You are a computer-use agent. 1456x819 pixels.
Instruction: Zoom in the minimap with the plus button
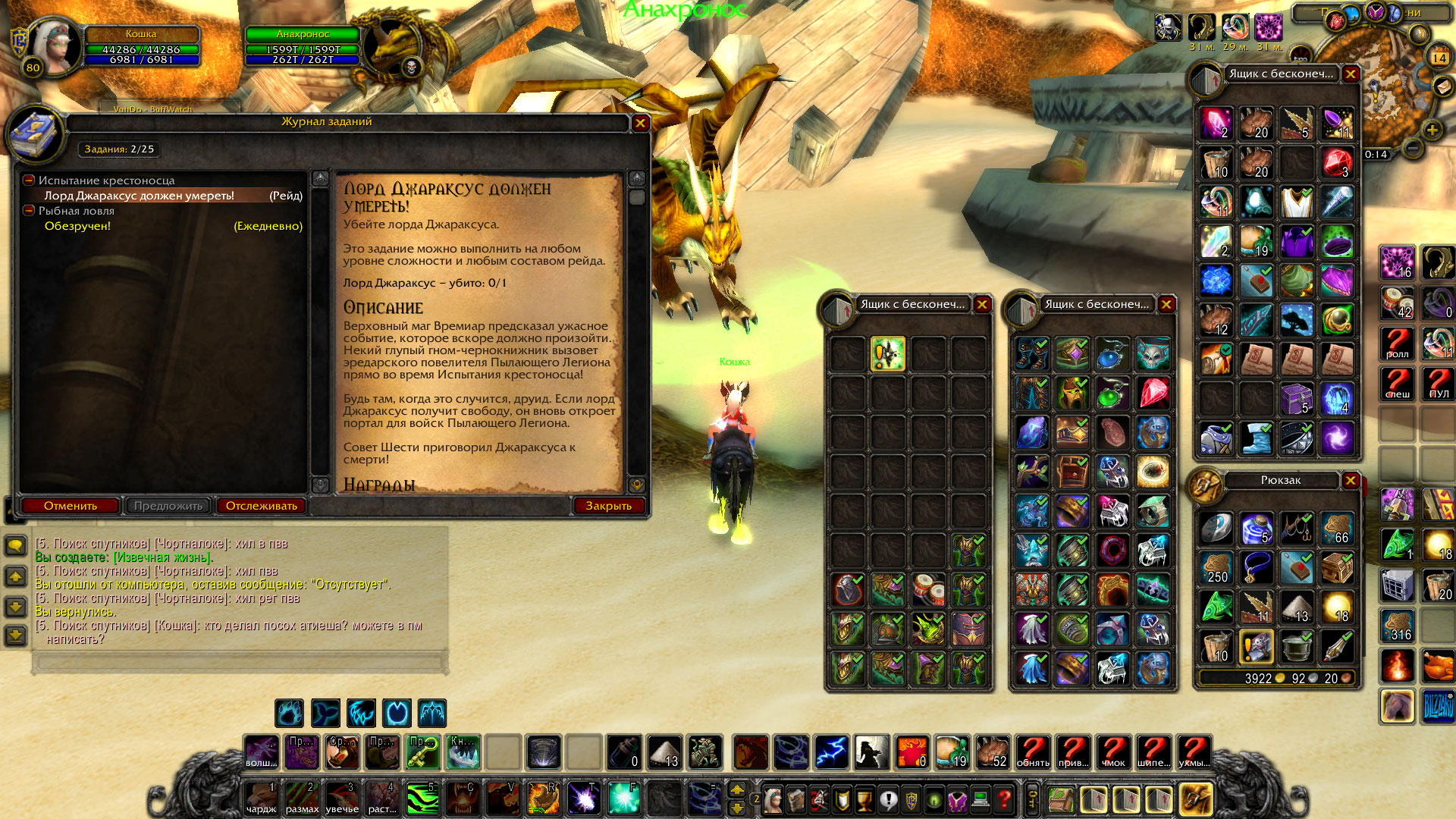click(x=1432, y=130)
